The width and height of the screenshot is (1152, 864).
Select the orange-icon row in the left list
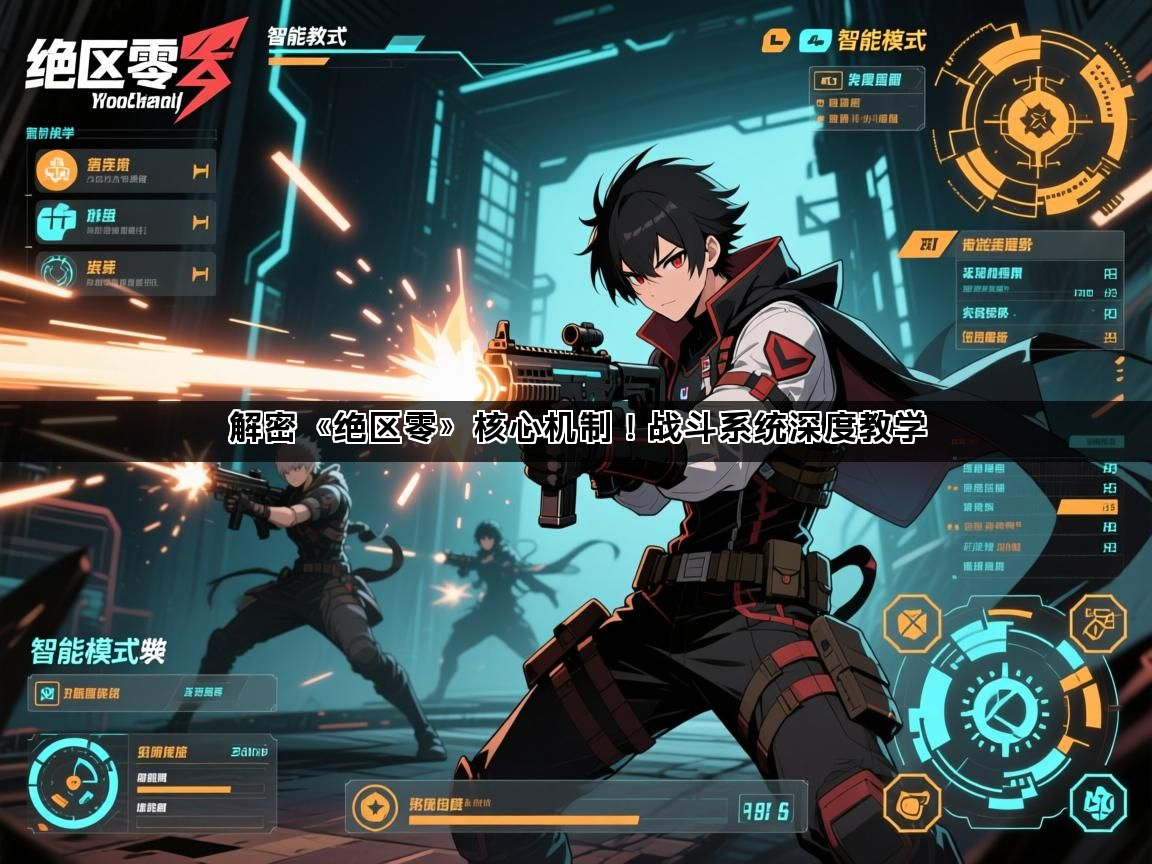pos(125,171)
